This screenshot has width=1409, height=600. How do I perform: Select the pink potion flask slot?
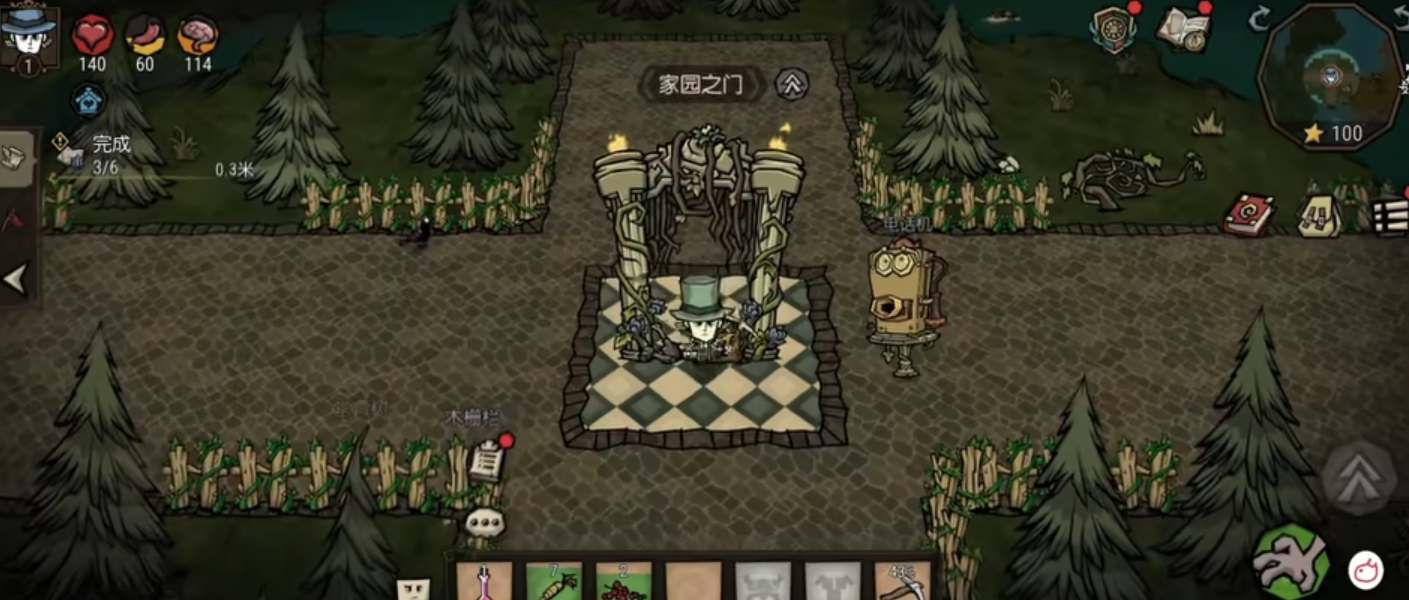[484, 581]
